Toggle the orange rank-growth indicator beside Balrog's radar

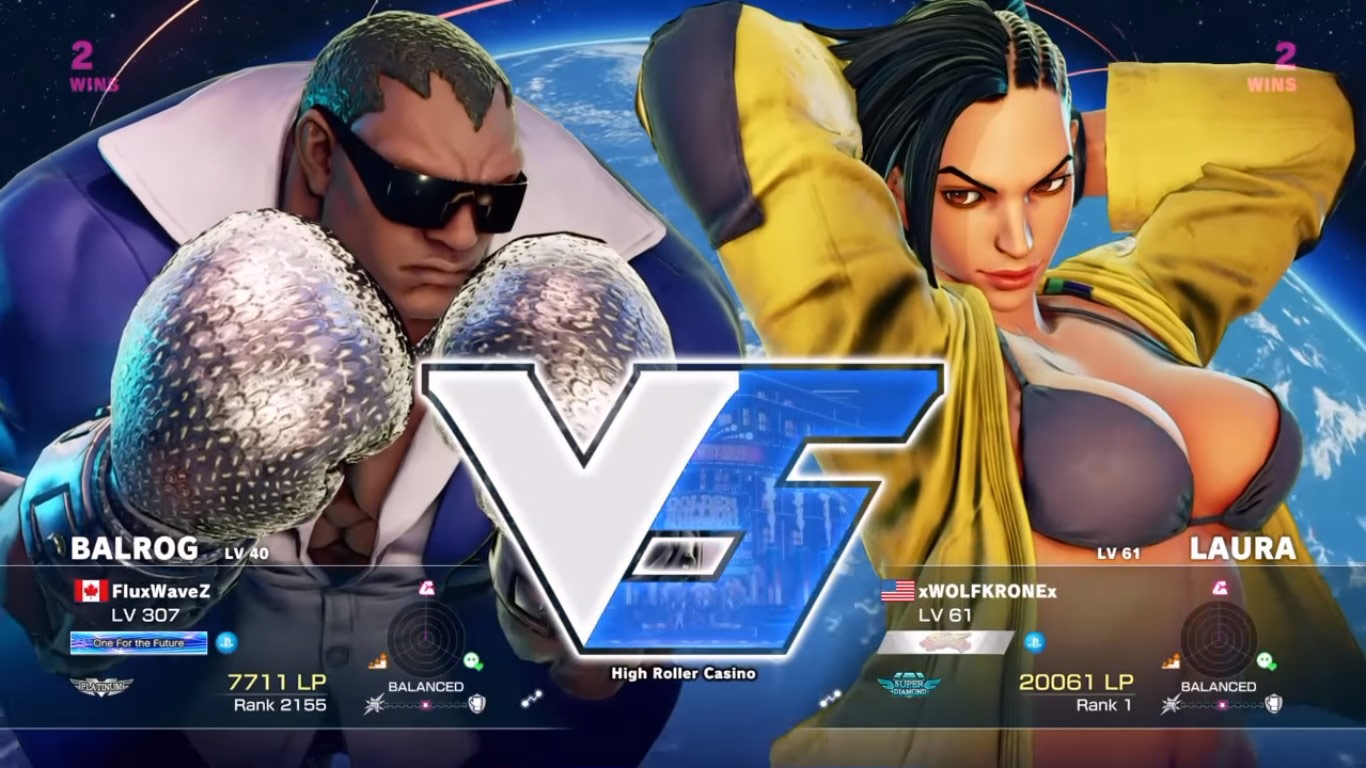click(x=377, y=660)
